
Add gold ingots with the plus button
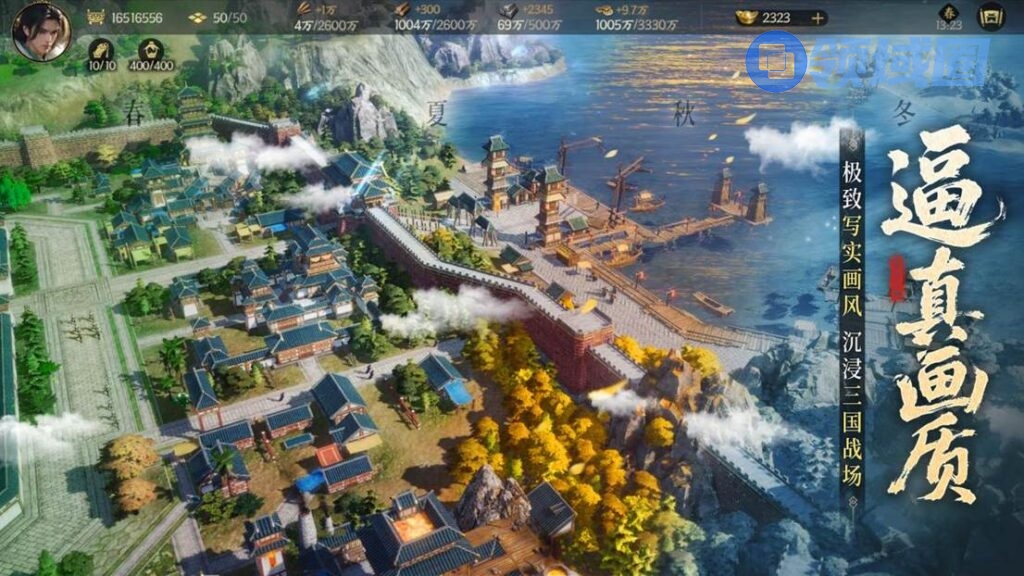(818, 18)
